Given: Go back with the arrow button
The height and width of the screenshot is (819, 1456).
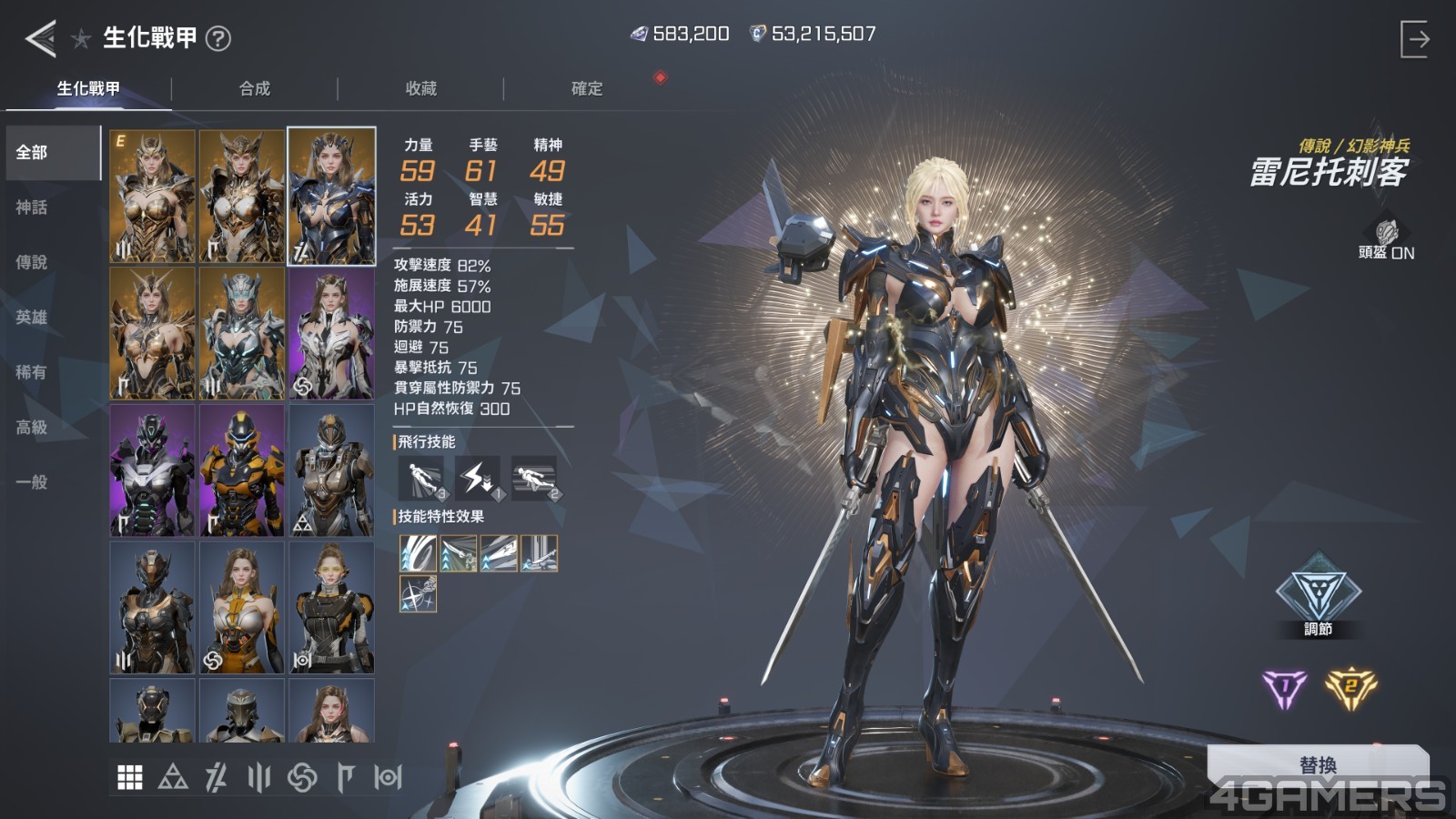Looking at the screenshot, I should click(40, 38).
